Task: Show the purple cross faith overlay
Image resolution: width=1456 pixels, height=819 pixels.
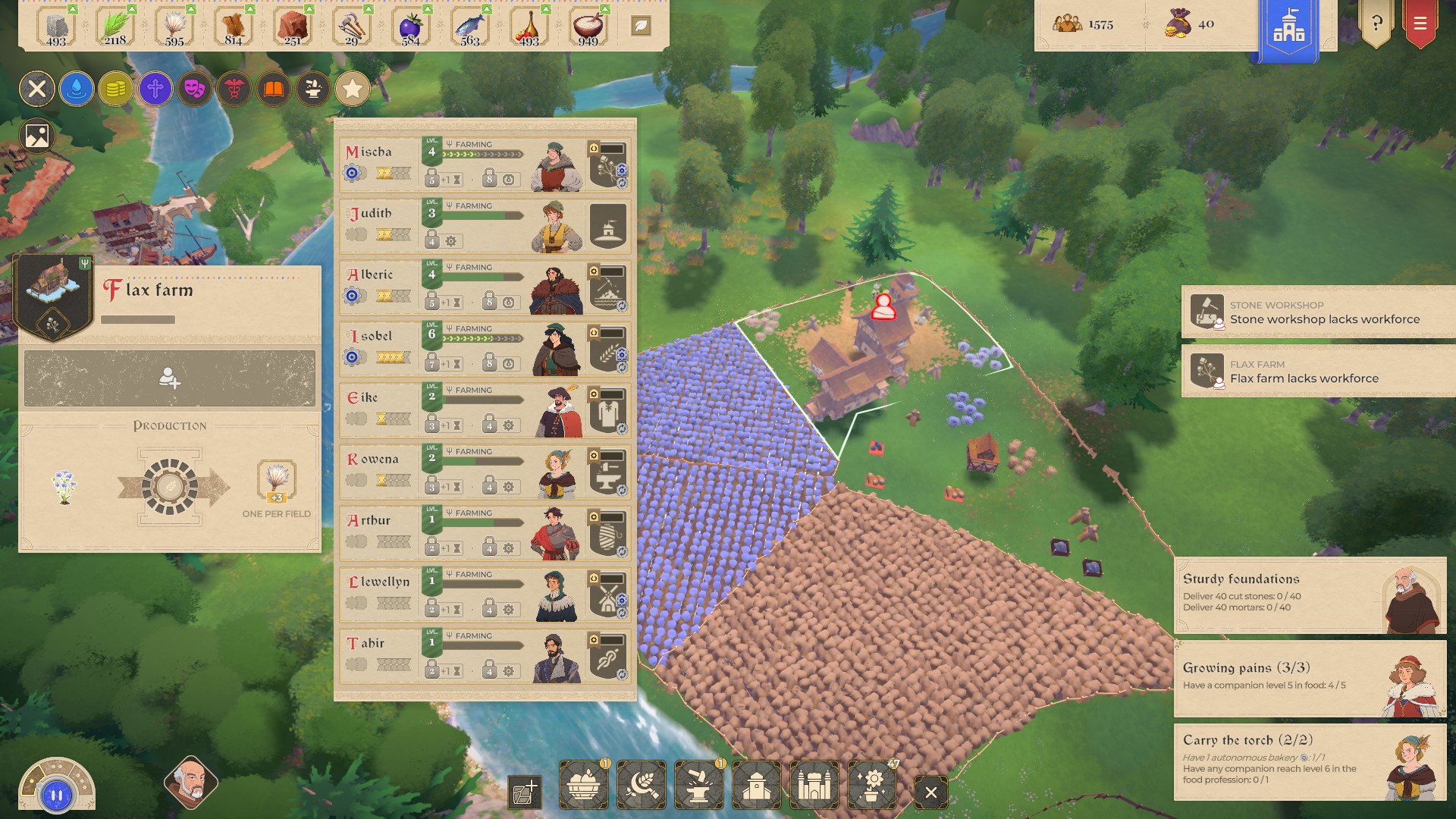Action: 155,89
